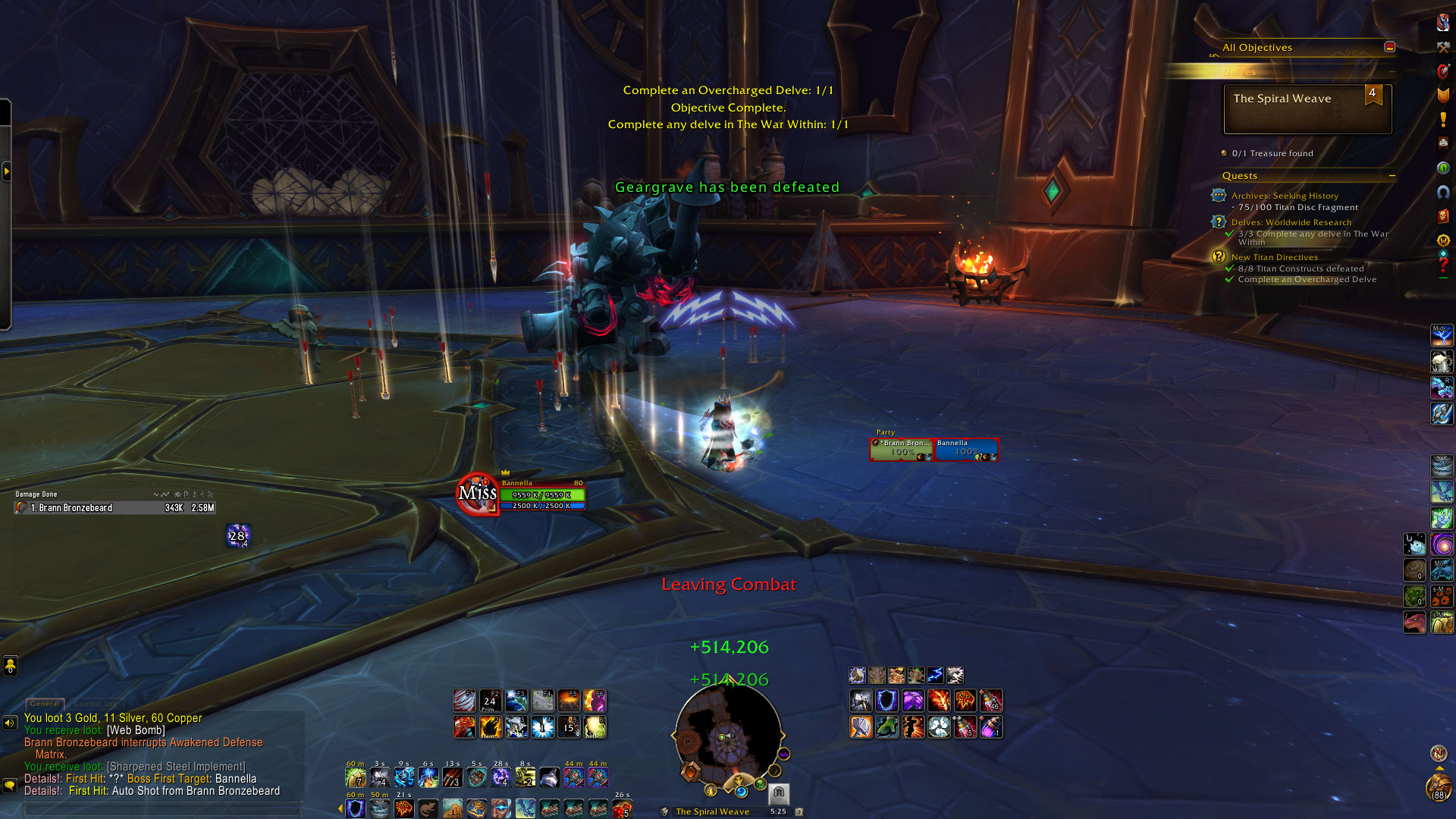The height and width of the screenshot is (819, 1456).
Task: Collapse the All Objectives tracker
Action: [1389, 47]
